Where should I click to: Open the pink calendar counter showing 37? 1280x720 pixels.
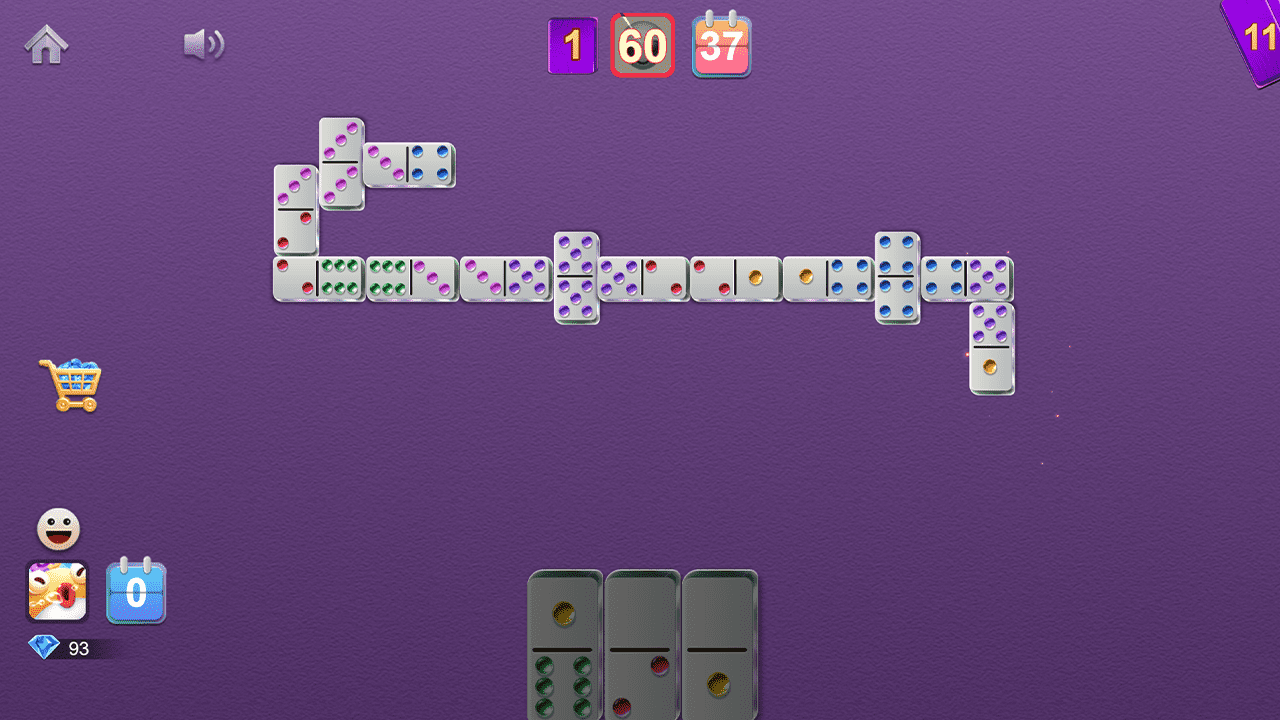(722, 45)
